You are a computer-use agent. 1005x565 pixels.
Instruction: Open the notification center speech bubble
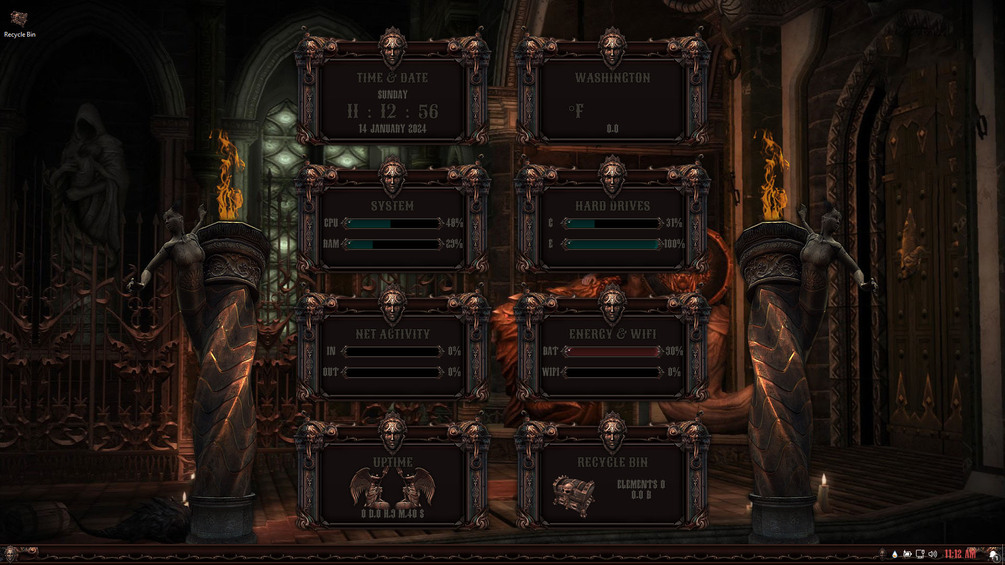click(993, 554)
